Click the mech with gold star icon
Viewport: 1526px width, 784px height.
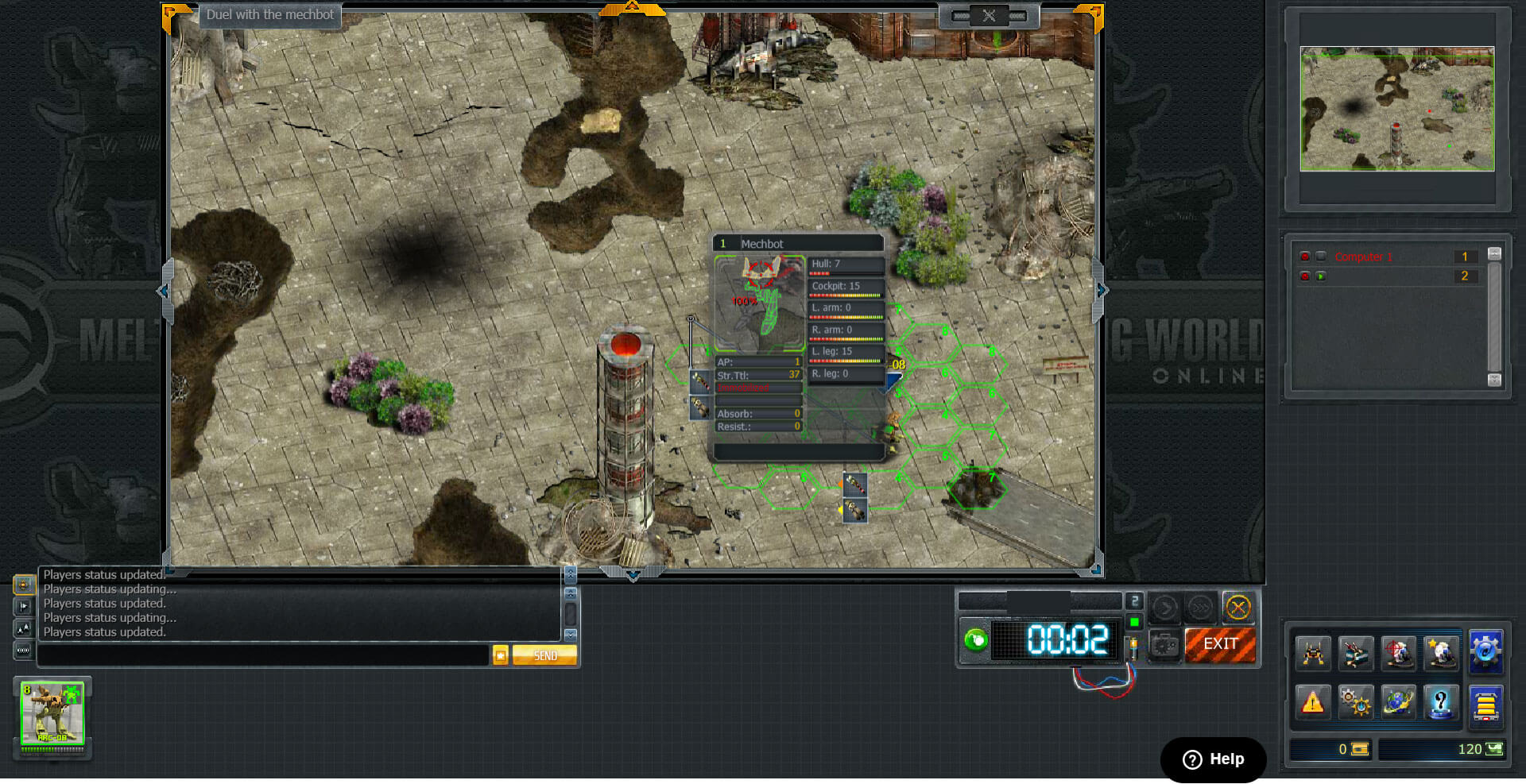pos(1440,654)
